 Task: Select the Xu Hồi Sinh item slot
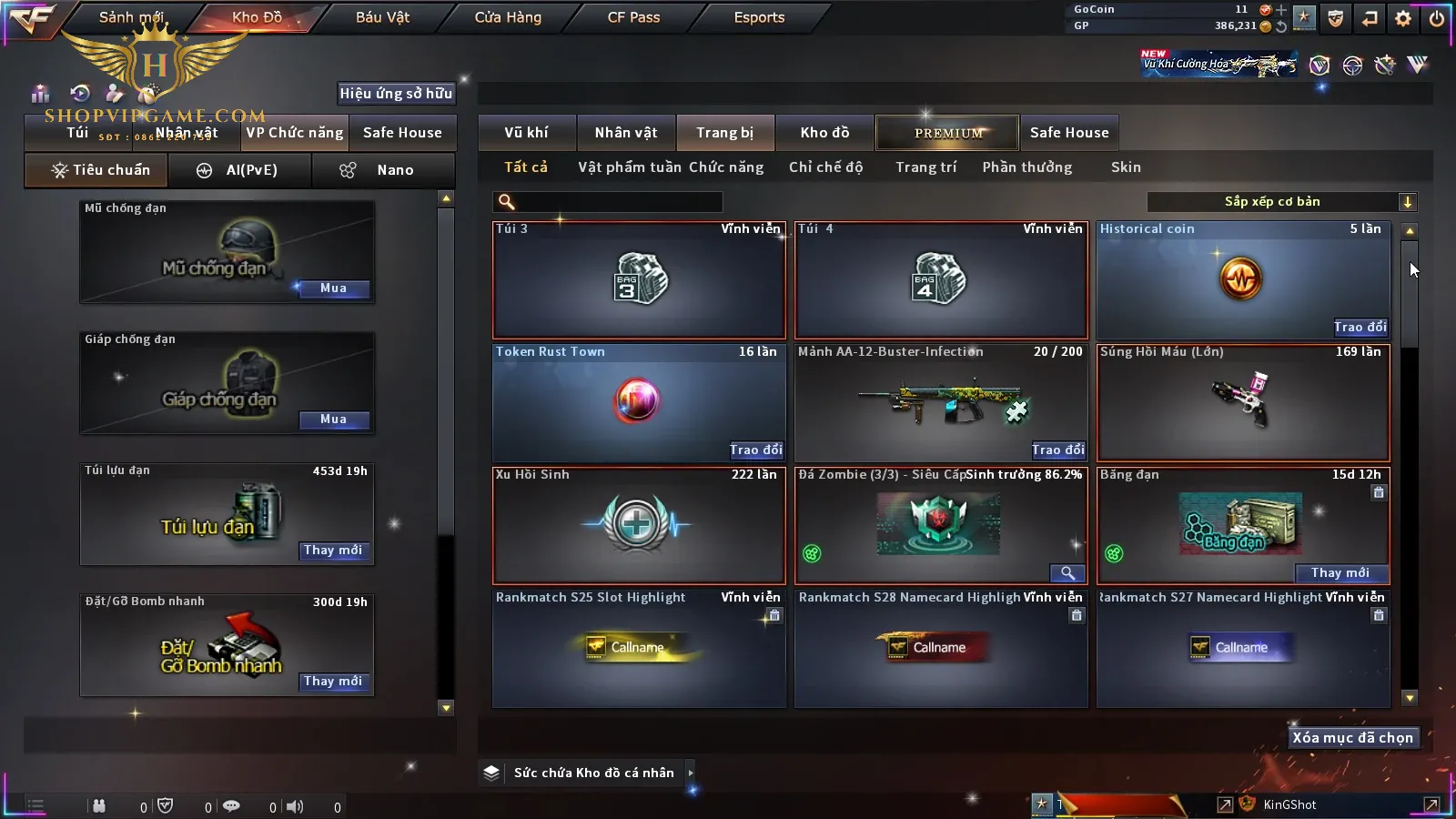click(638, 525)
